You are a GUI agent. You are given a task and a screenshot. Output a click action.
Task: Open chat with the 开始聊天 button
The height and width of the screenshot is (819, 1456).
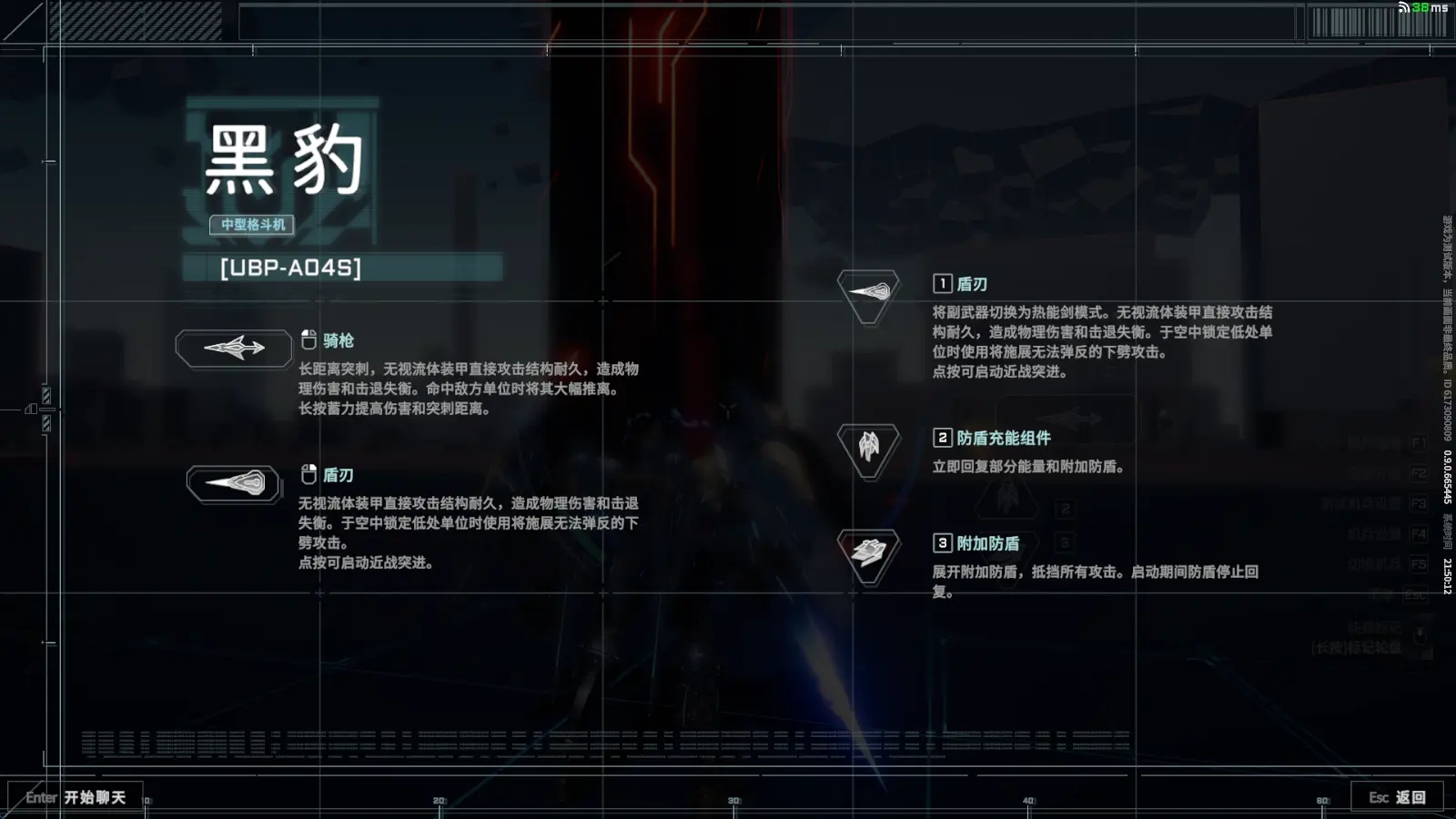tap(76, 797)
